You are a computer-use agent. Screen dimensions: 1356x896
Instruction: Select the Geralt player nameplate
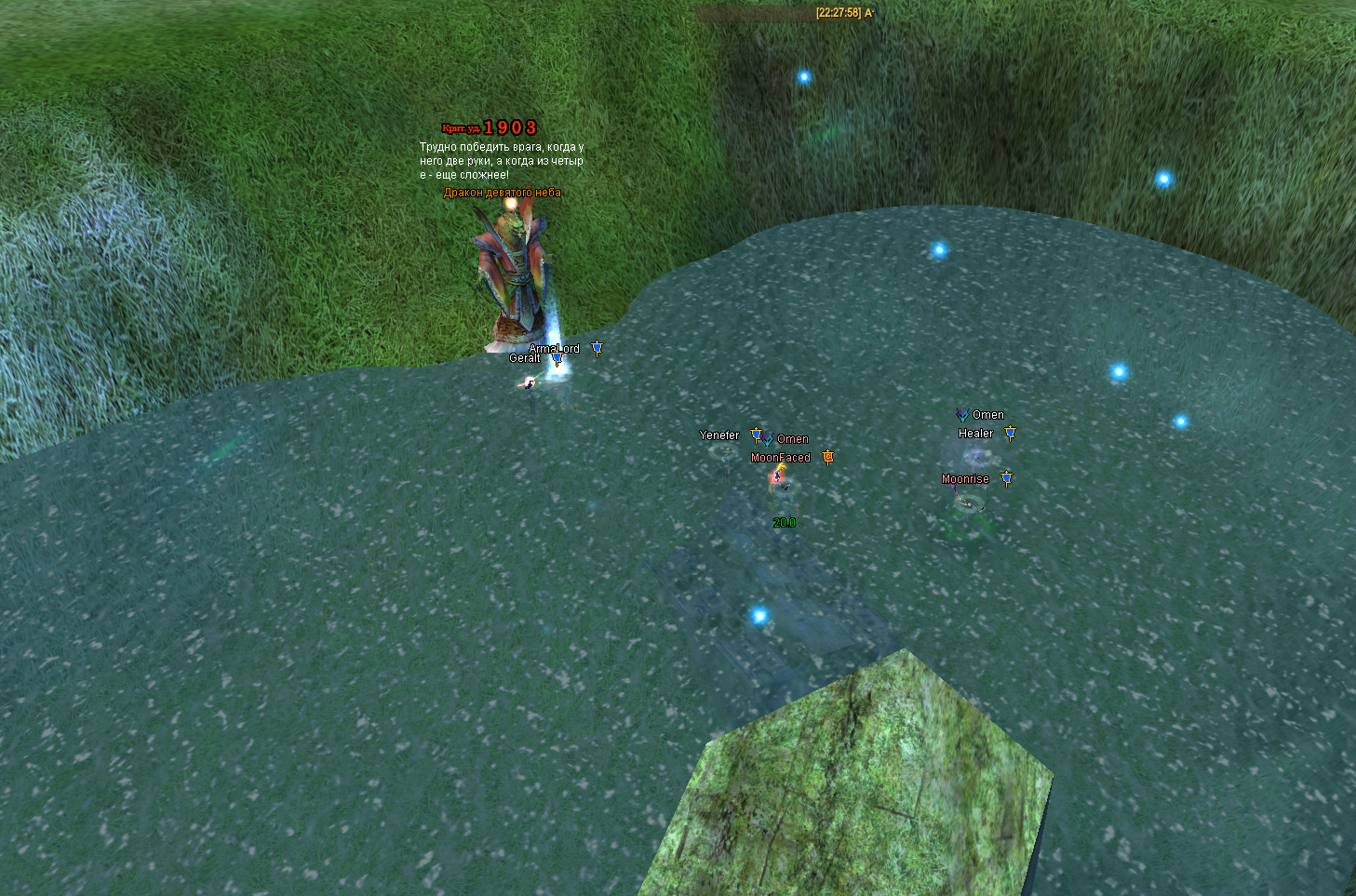[x=524, y=358]
